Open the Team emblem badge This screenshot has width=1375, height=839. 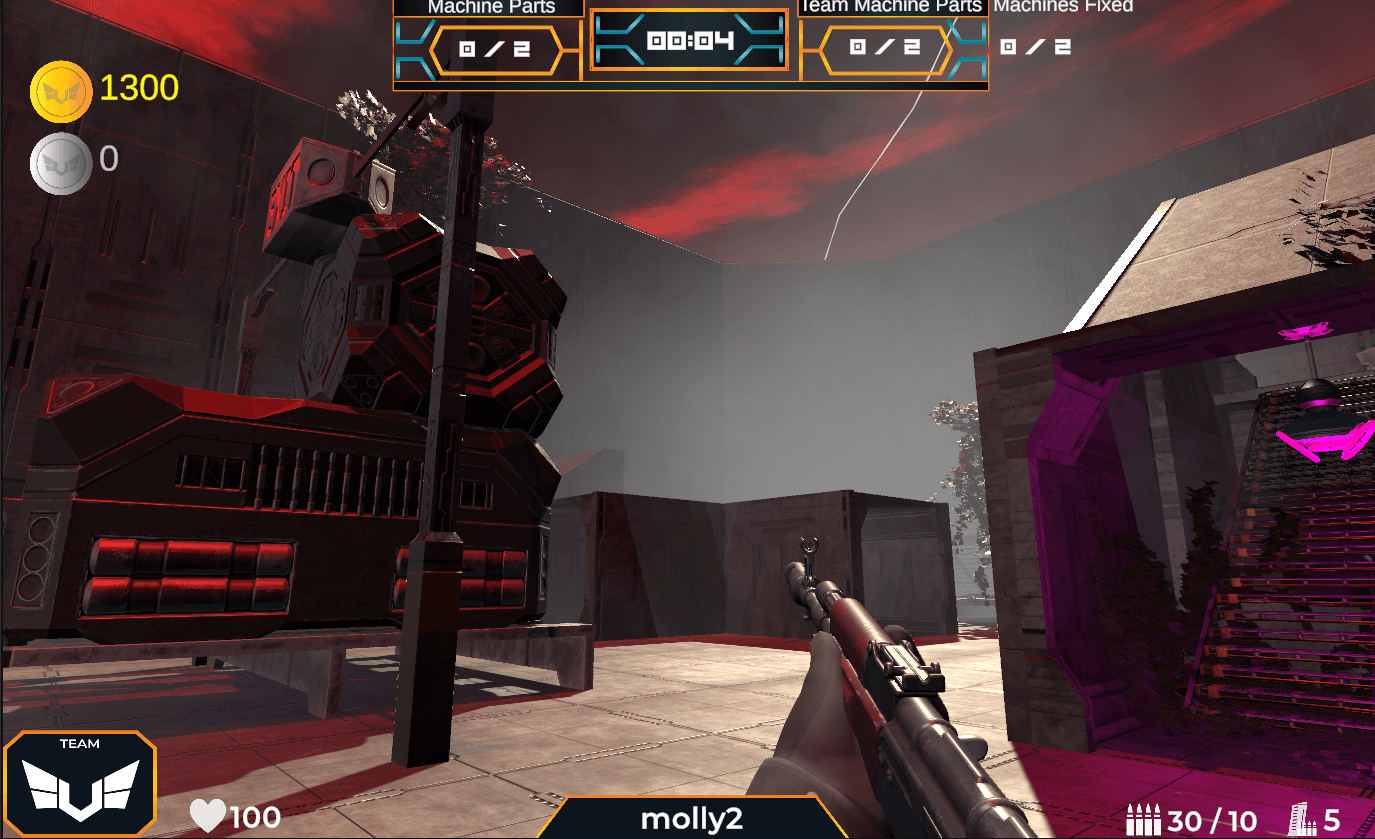click(x=80, y=785)
